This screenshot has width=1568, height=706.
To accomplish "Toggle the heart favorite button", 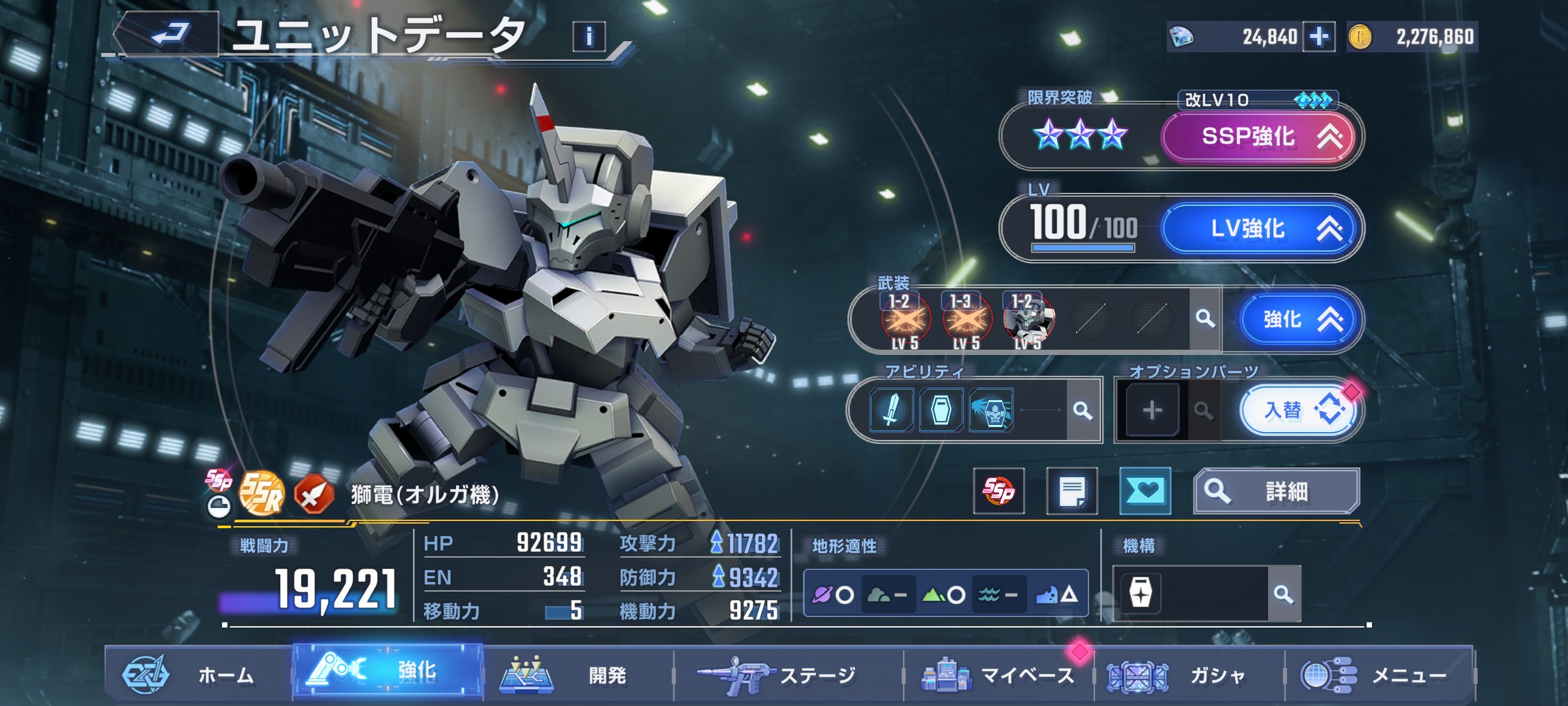I will [1145, 490].
